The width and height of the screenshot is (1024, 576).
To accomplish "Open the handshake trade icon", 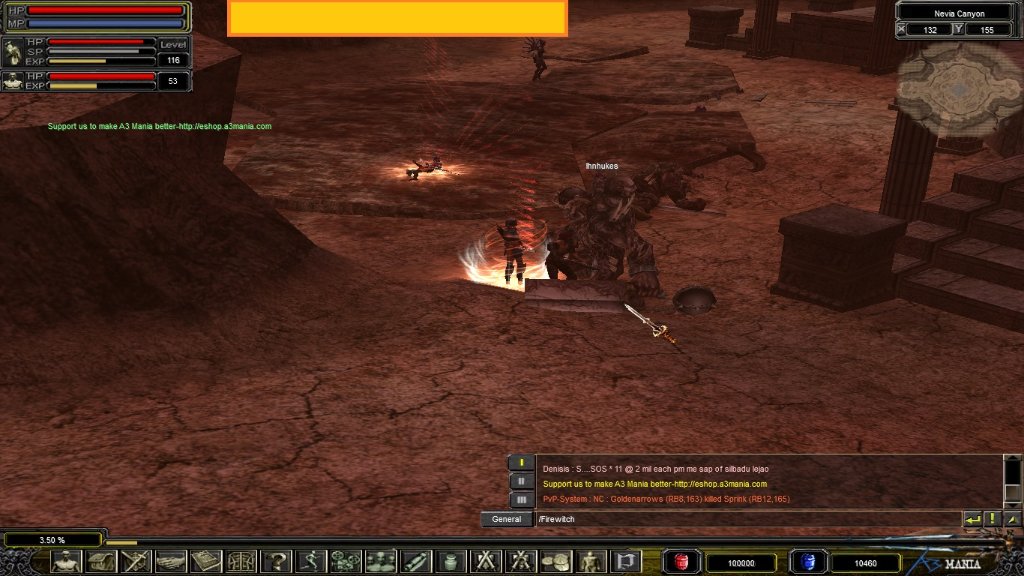I will tap(170, 561).
